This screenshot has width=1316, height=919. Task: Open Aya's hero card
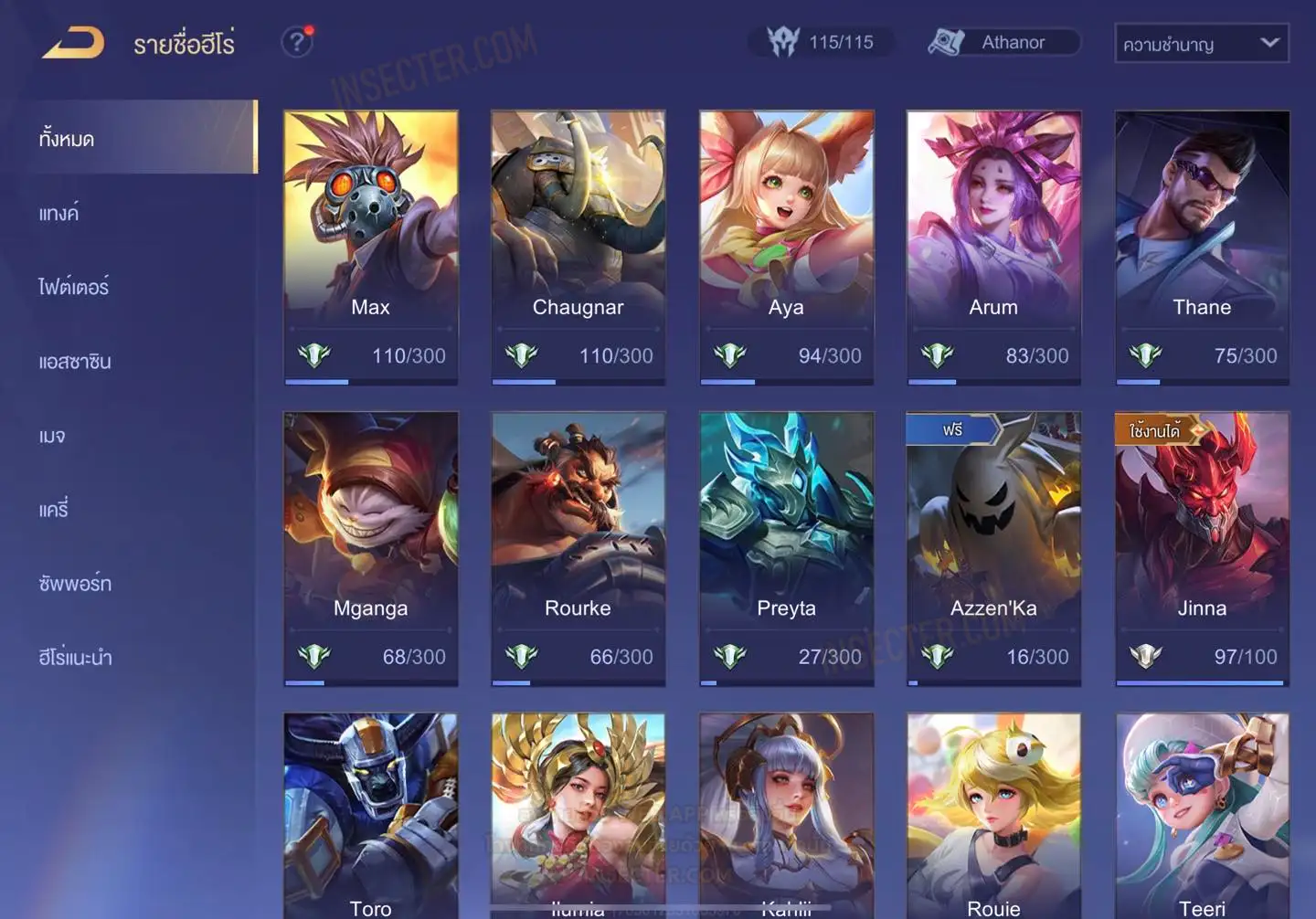pos(786,248)
